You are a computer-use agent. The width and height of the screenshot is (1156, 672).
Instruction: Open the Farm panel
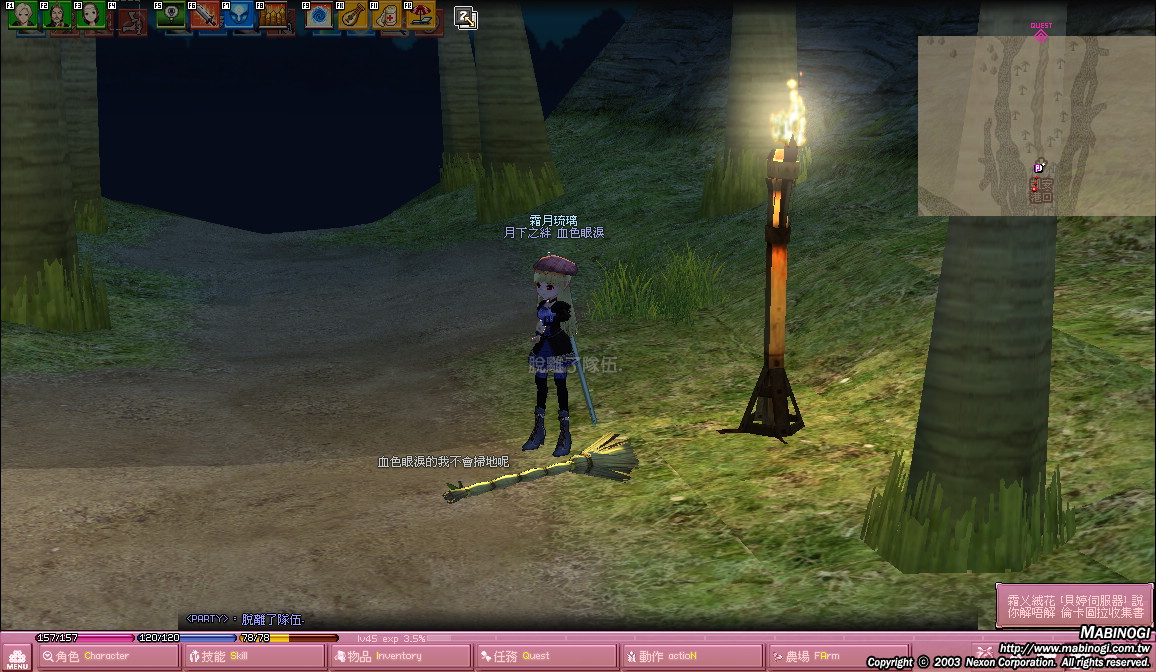836,657
